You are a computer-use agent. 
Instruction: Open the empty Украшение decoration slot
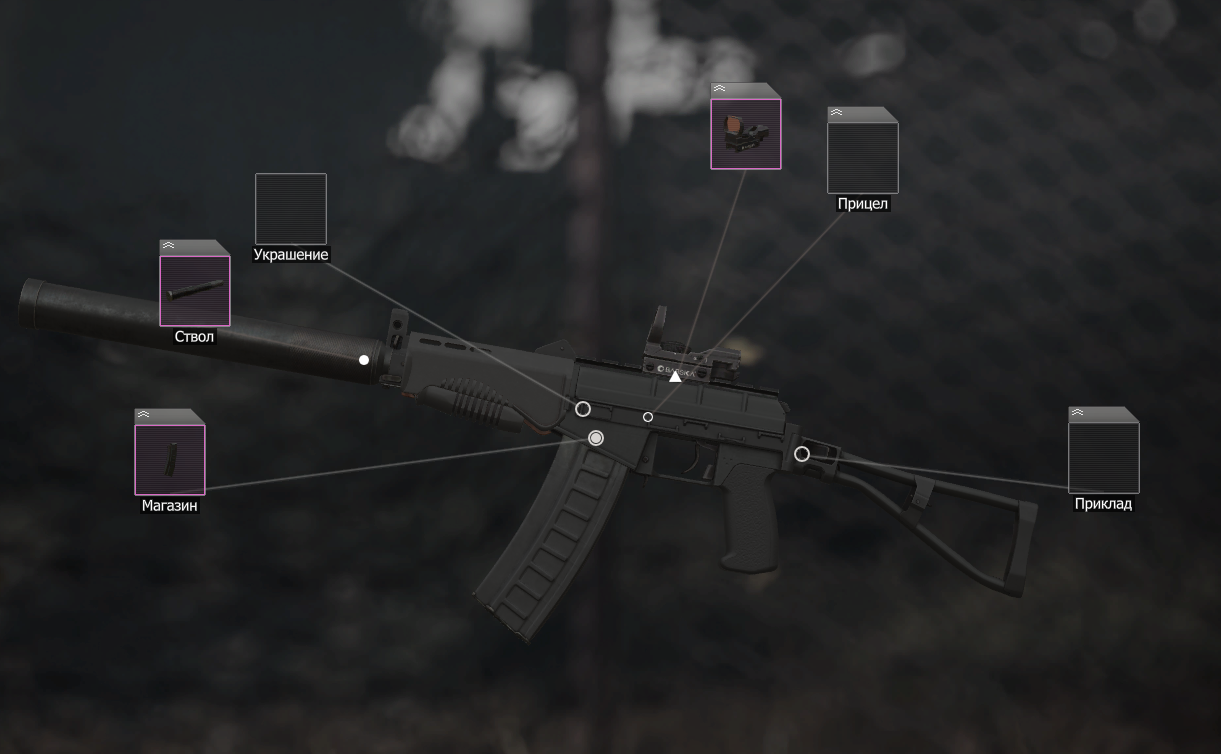(x=291, y=209)
